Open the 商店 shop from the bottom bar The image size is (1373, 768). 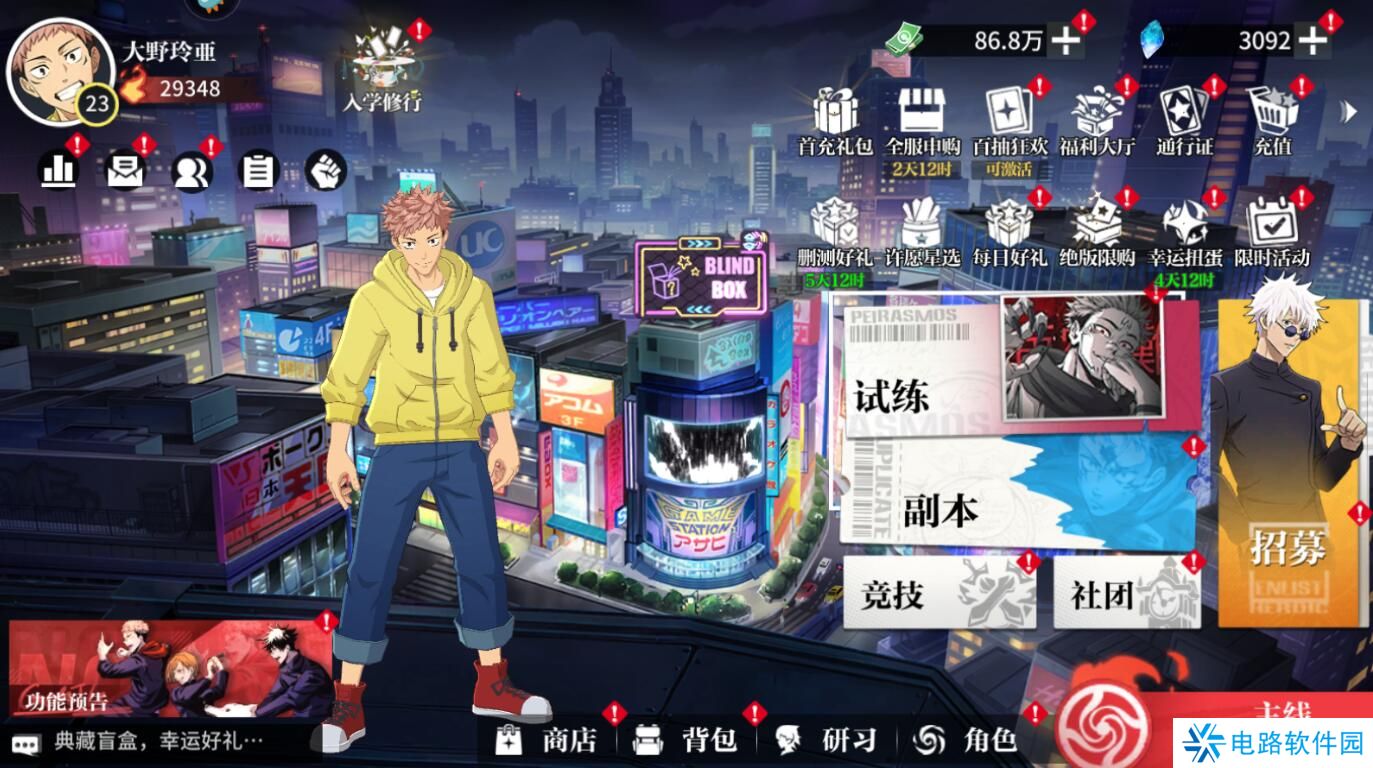coord(542,742)
